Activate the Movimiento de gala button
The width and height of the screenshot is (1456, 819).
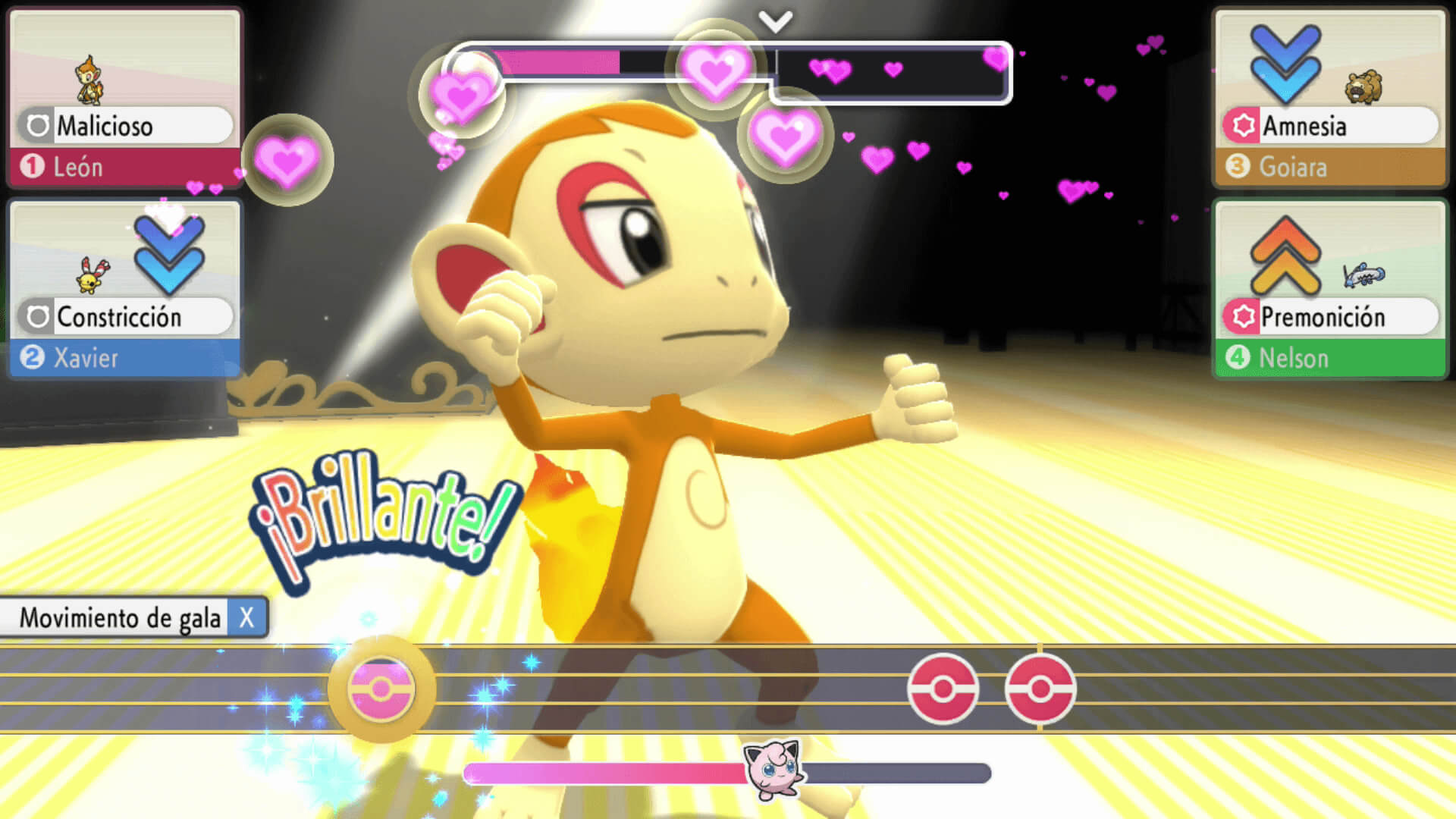134,617
